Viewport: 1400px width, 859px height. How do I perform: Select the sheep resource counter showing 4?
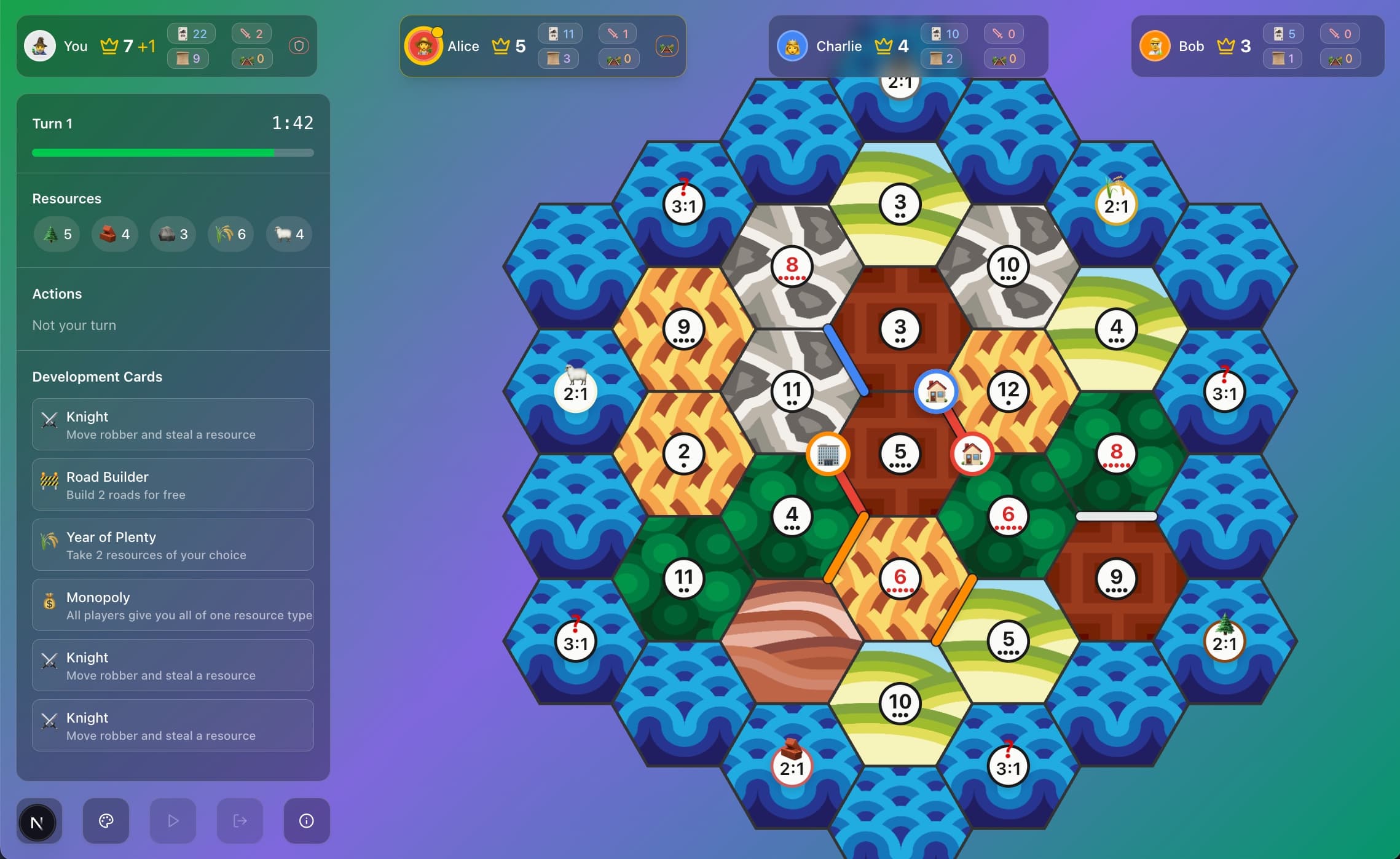click(288, 234)
